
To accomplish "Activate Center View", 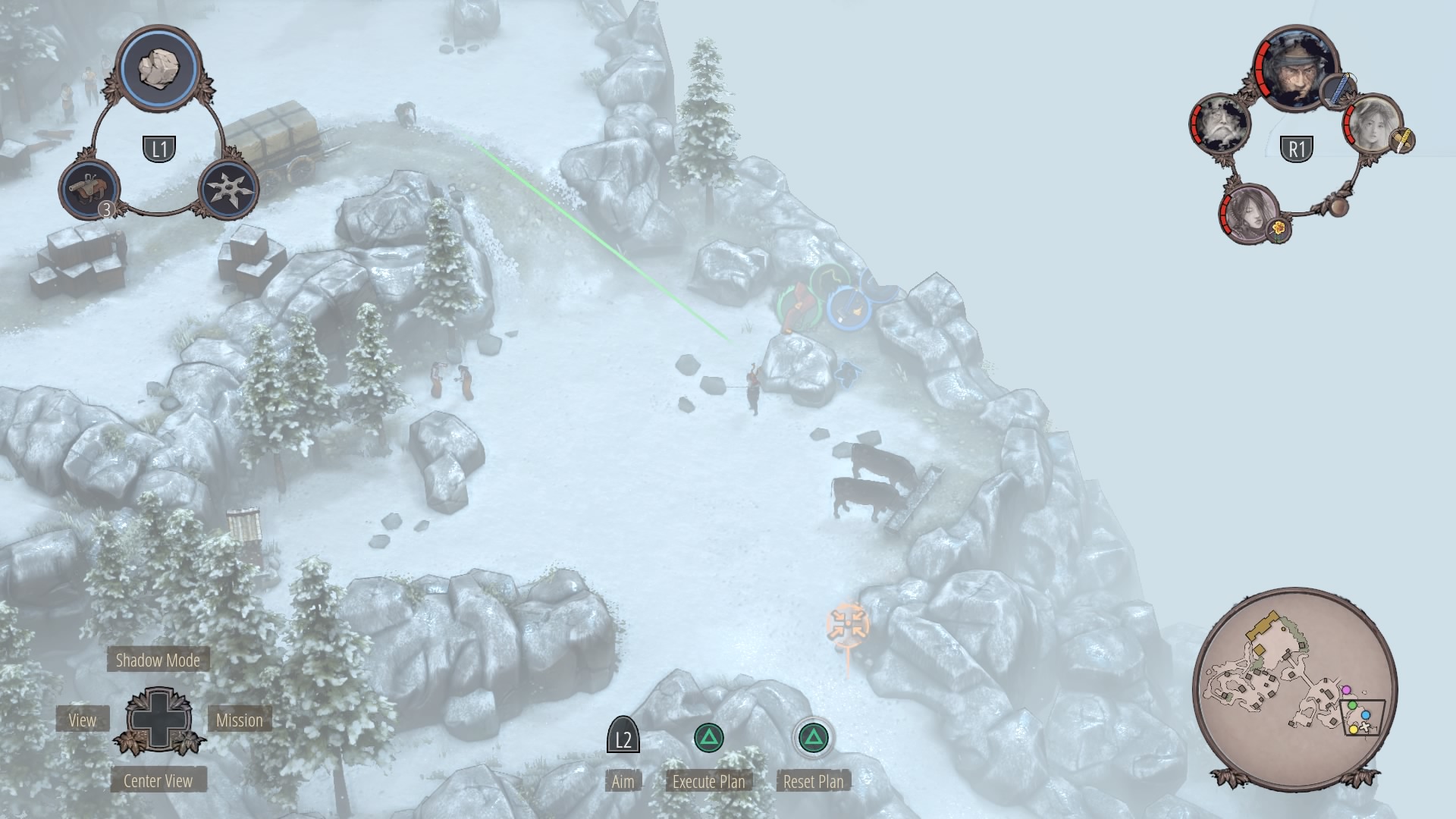I will [158, 781].
